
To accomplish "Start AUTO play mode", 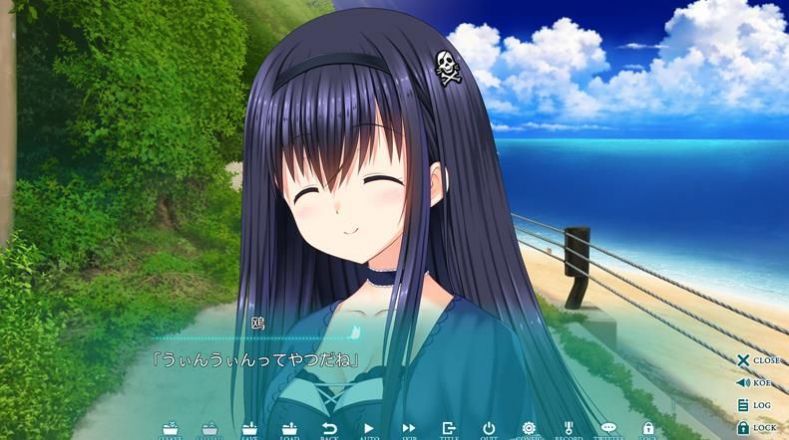I will [369, 430].
